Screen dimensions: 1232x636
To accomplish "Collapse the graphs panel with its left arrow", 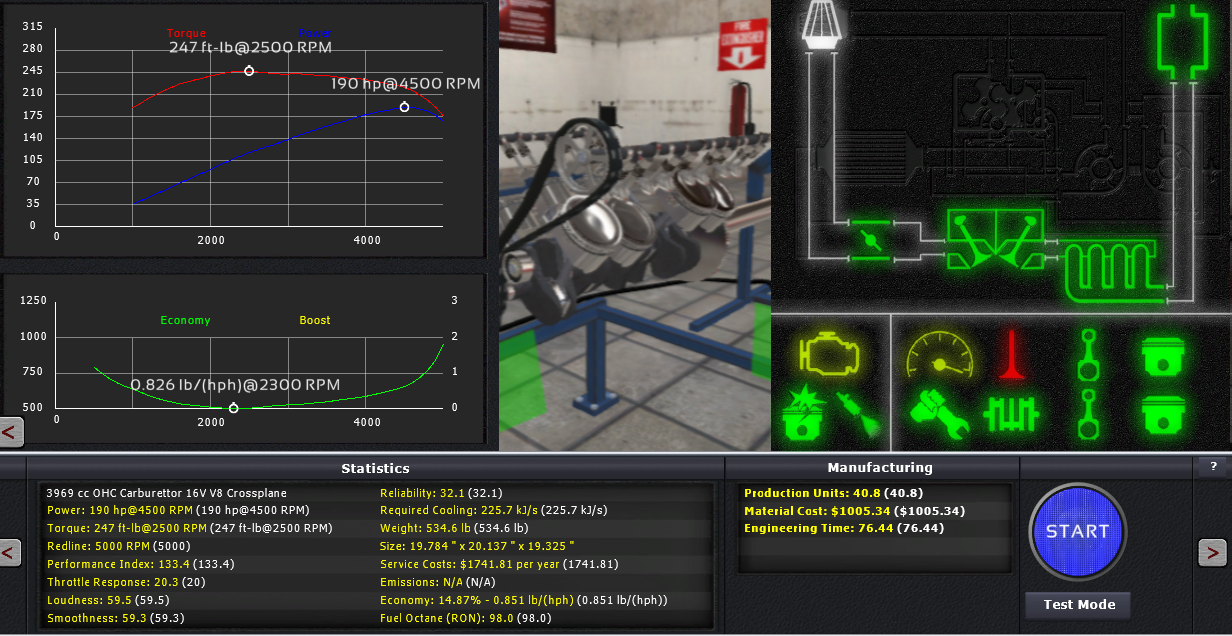I will pyautogui.click(x=11, y=432).
